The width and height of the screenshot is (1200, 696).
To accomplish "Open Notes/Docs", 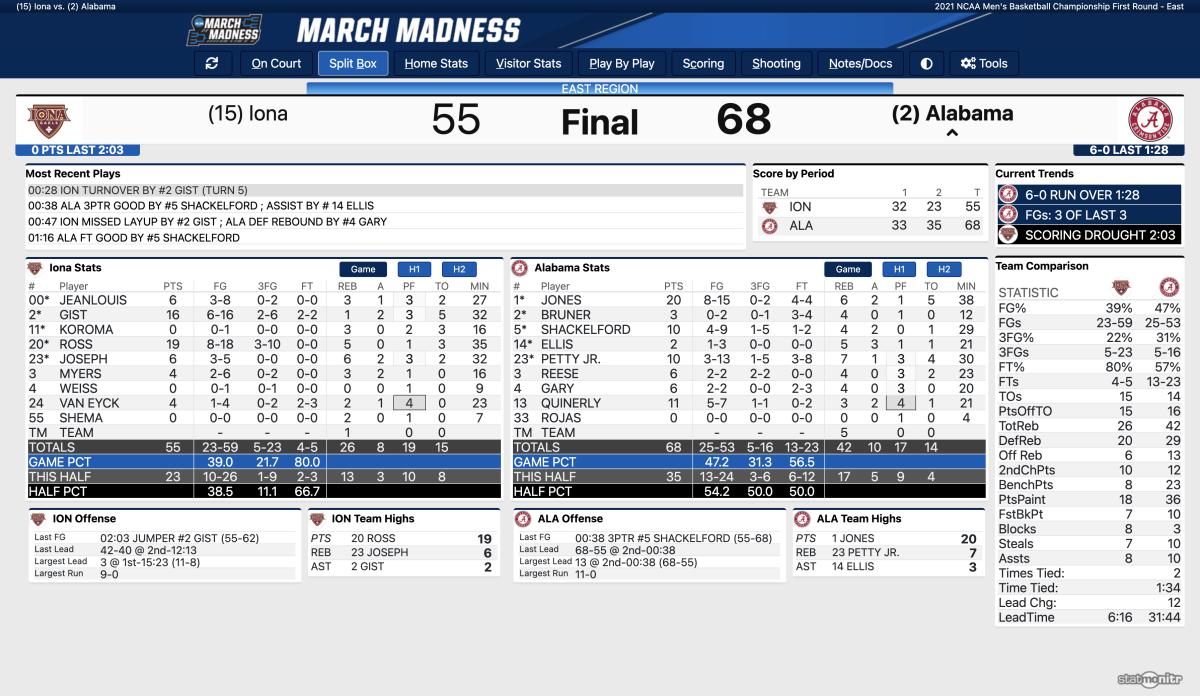I will coord(860,63).
